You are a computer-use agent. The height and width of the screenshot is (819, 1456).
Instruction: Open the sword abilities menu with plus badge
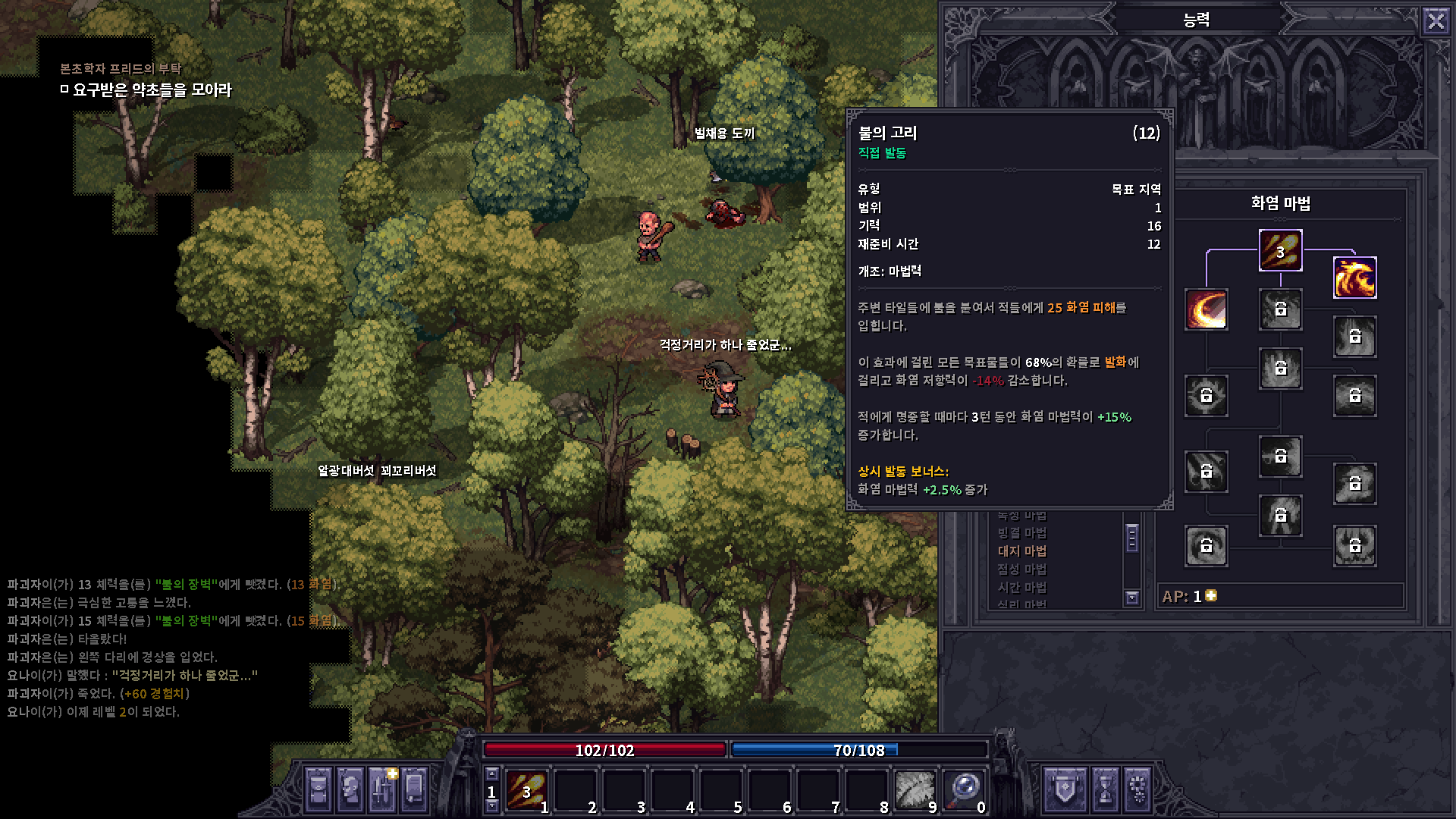[x=382, y=789]
